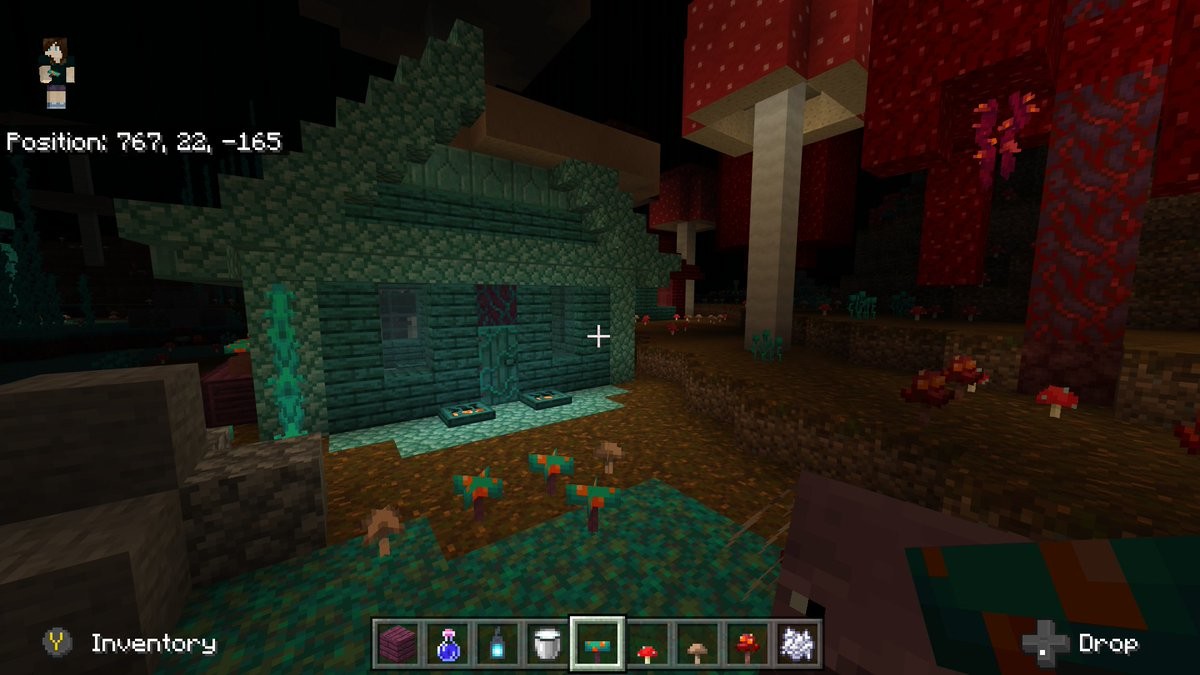
Task: Select the crimson fungus hotbar slot
Action: [x=747, y=643]
